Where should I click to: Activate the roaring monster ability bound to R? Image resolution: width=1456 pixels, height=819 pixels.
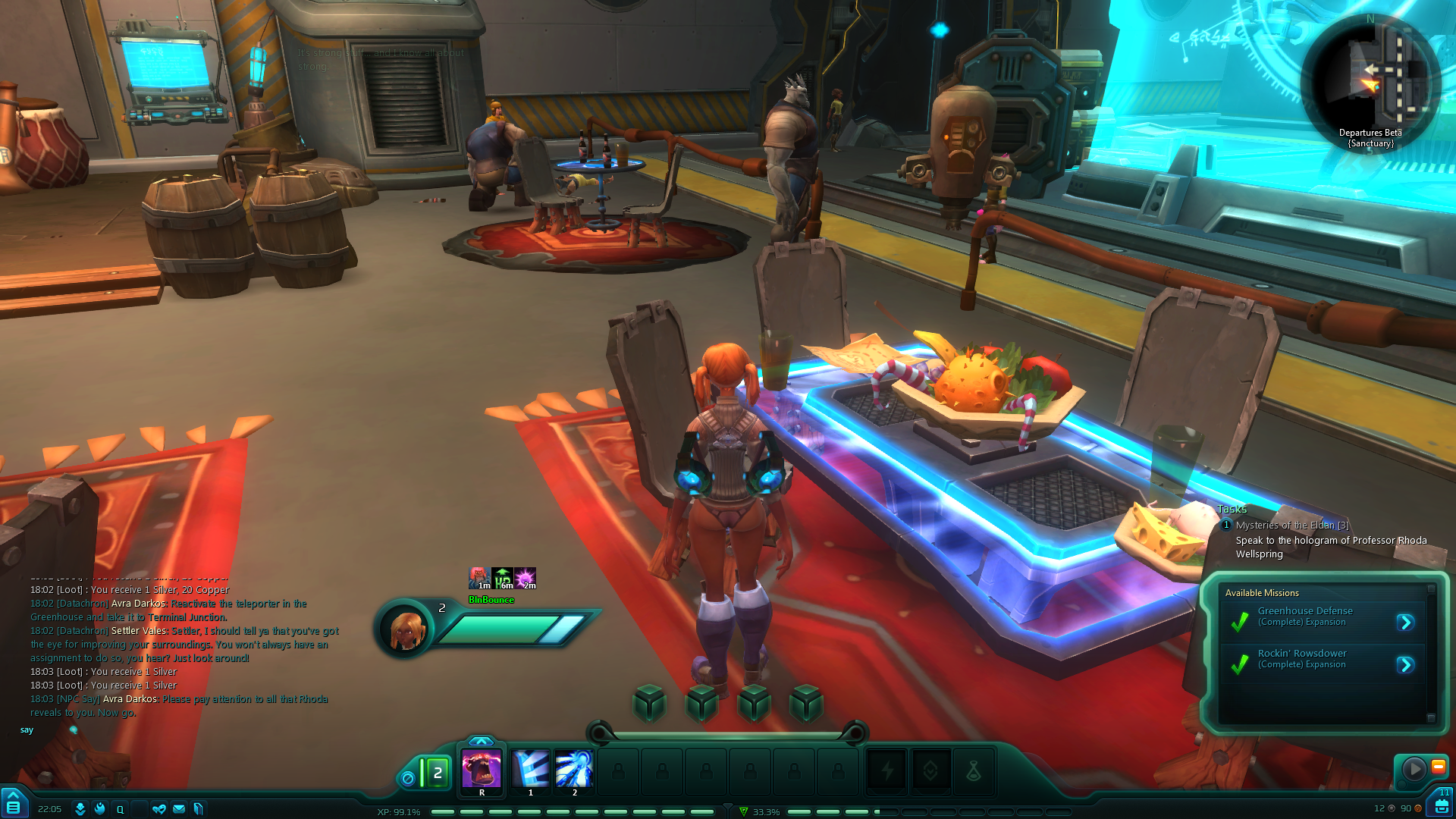coord(482,770)
